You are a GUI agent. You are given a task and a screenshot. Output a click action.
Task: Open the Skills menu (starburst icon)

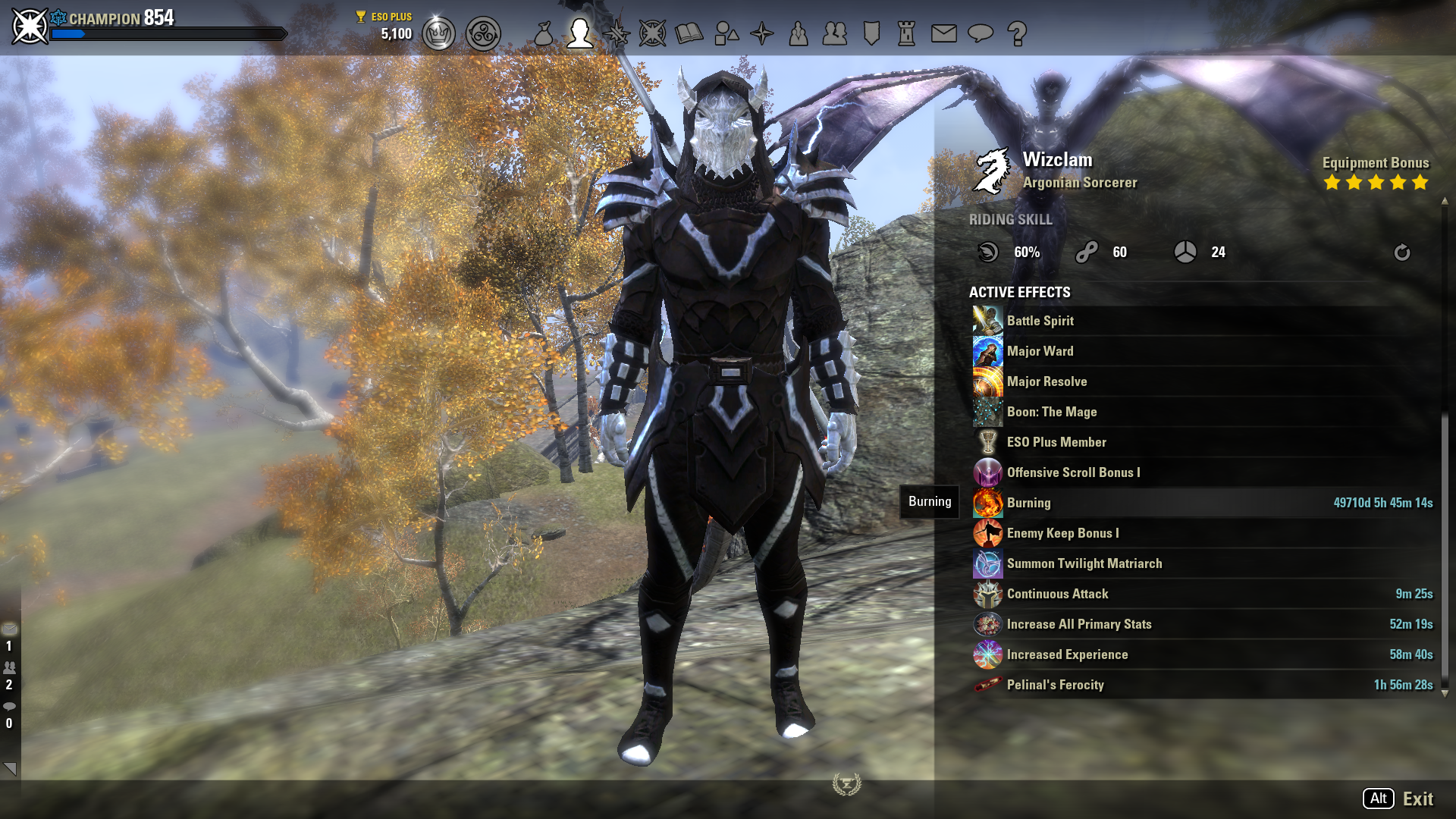point(617,33)
